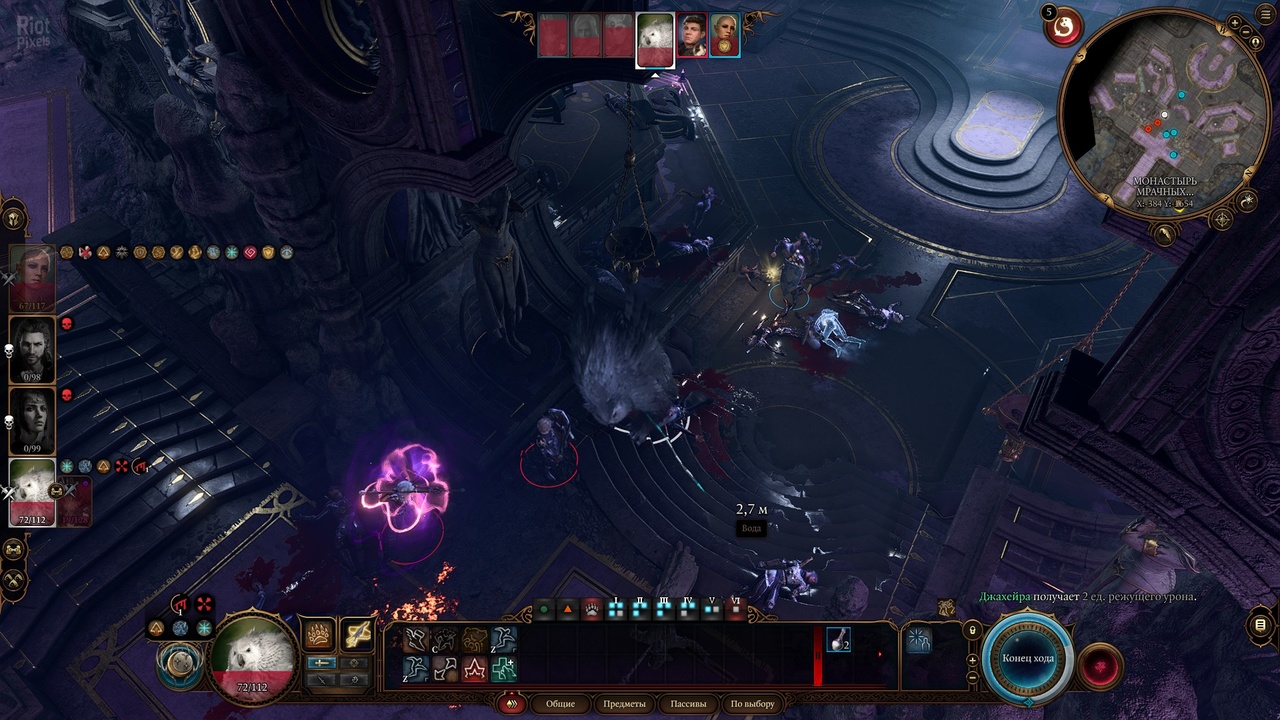Select the blonde party member portrait
The width and height of the screenshot is (1280, 720).
click(32, 278)
